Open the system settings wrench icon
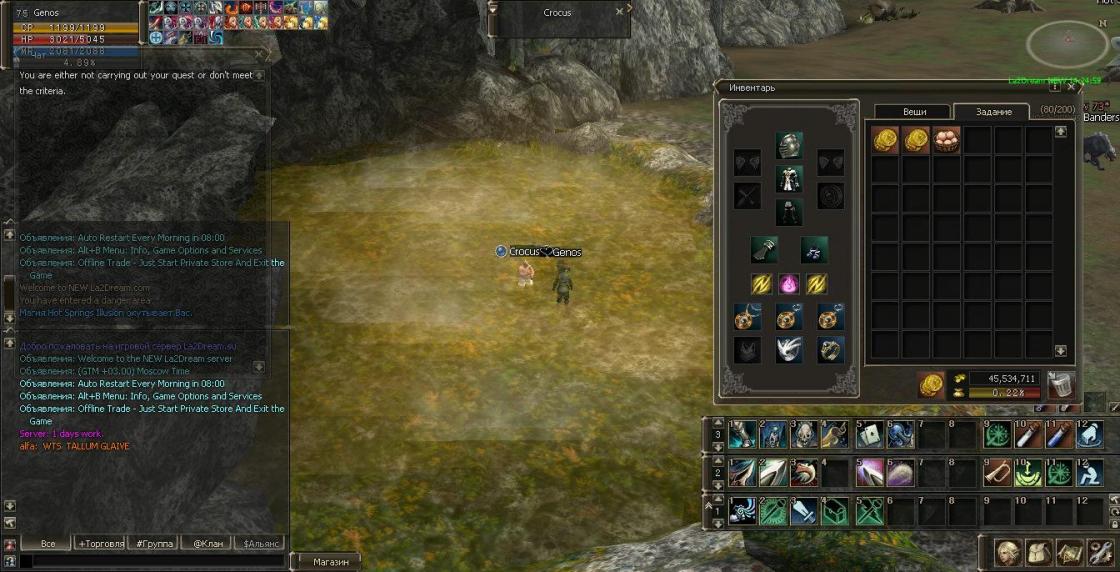1120x572 pixels. click(x=1101, y=552)
